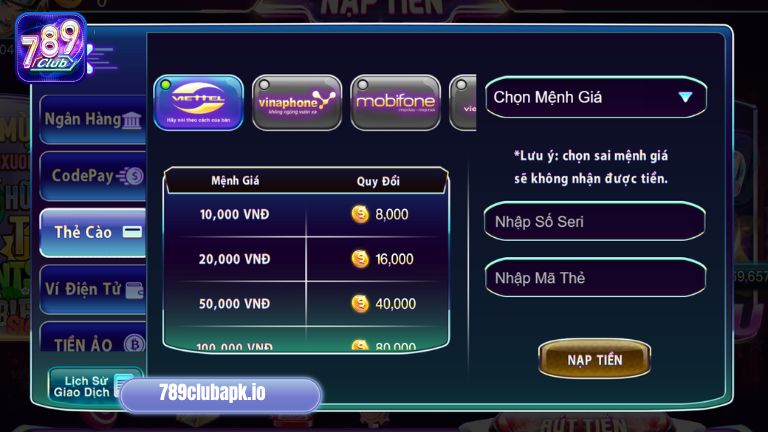768x432 pixels.
Task: Select the 10,000 VNĐ denomination row
Action: point(306,214)
